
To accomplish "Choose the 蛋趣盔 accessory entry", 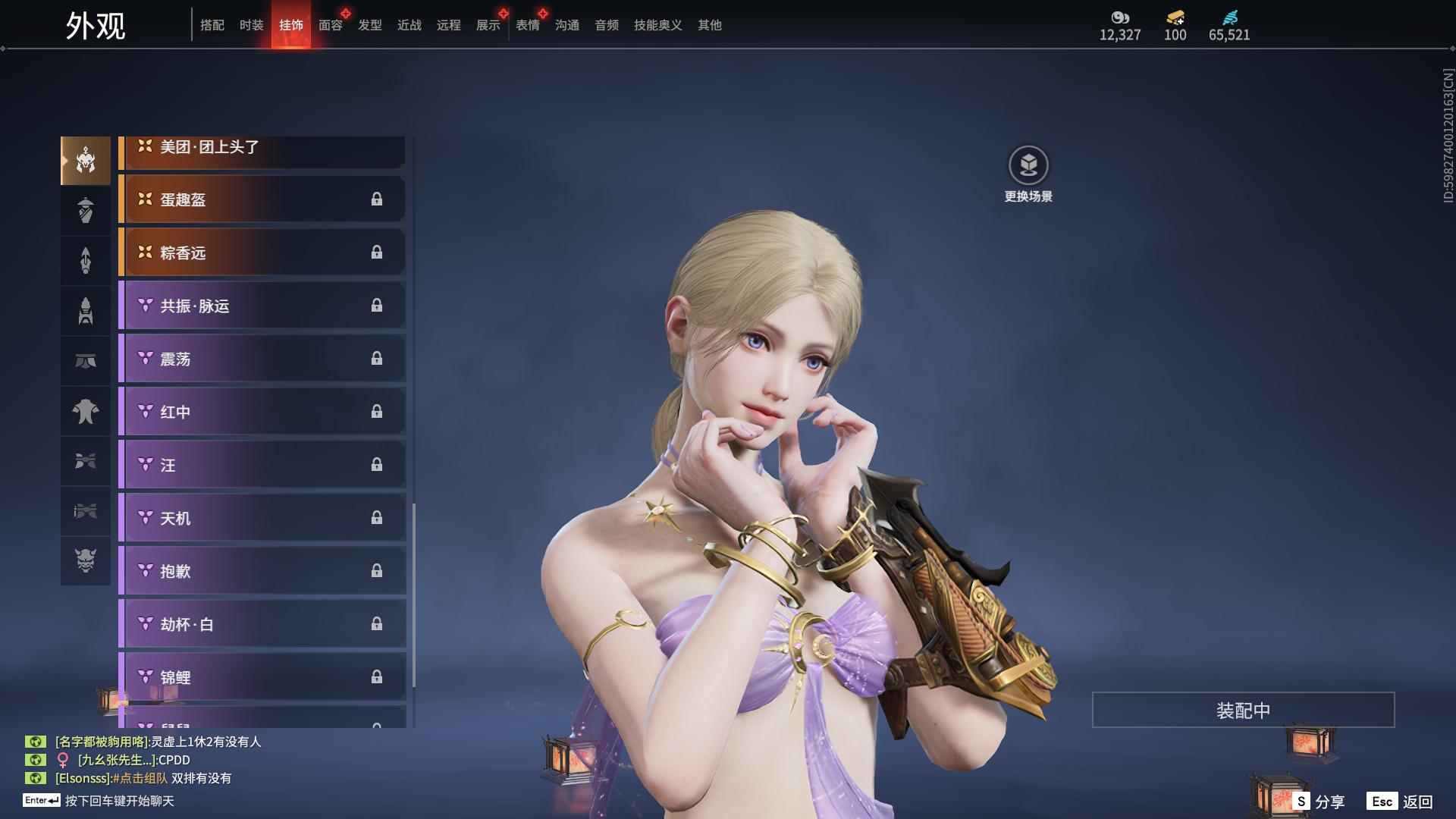I will tap(262, 199).
